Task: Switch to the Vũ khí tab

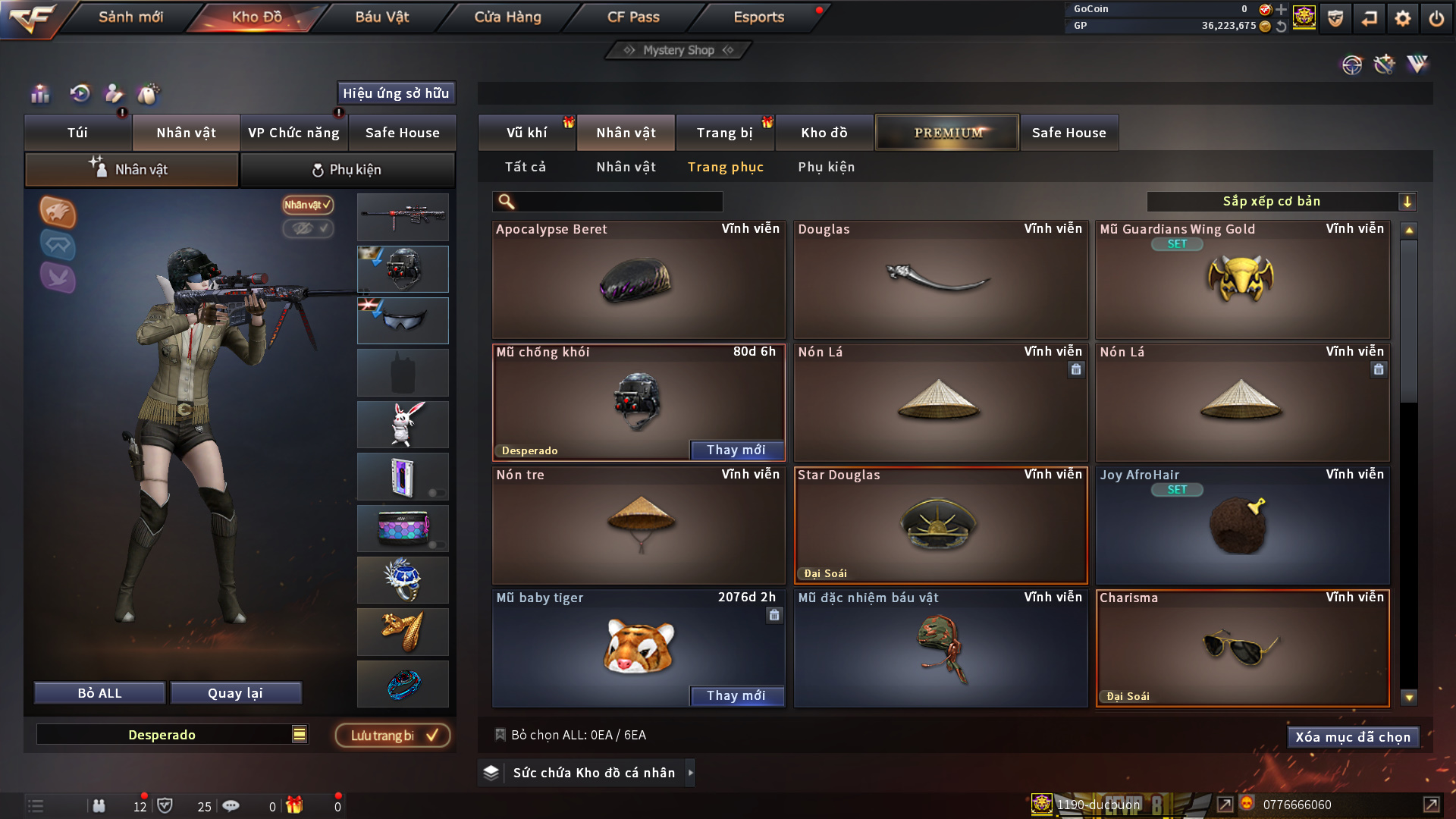Action: 526,133
